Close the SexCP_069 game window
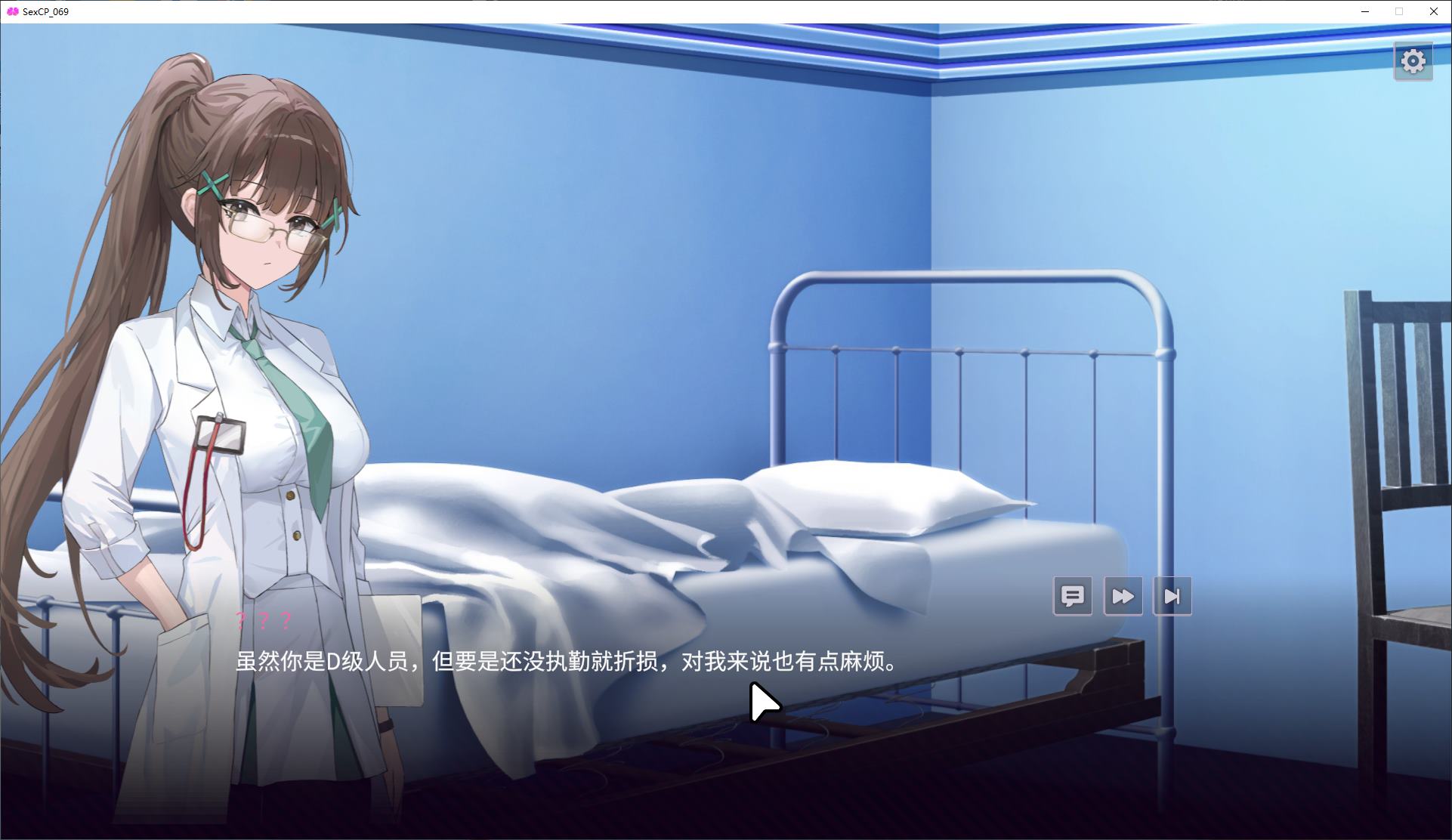This screenshot has width=1452, height=840. tap(1433, 11)
